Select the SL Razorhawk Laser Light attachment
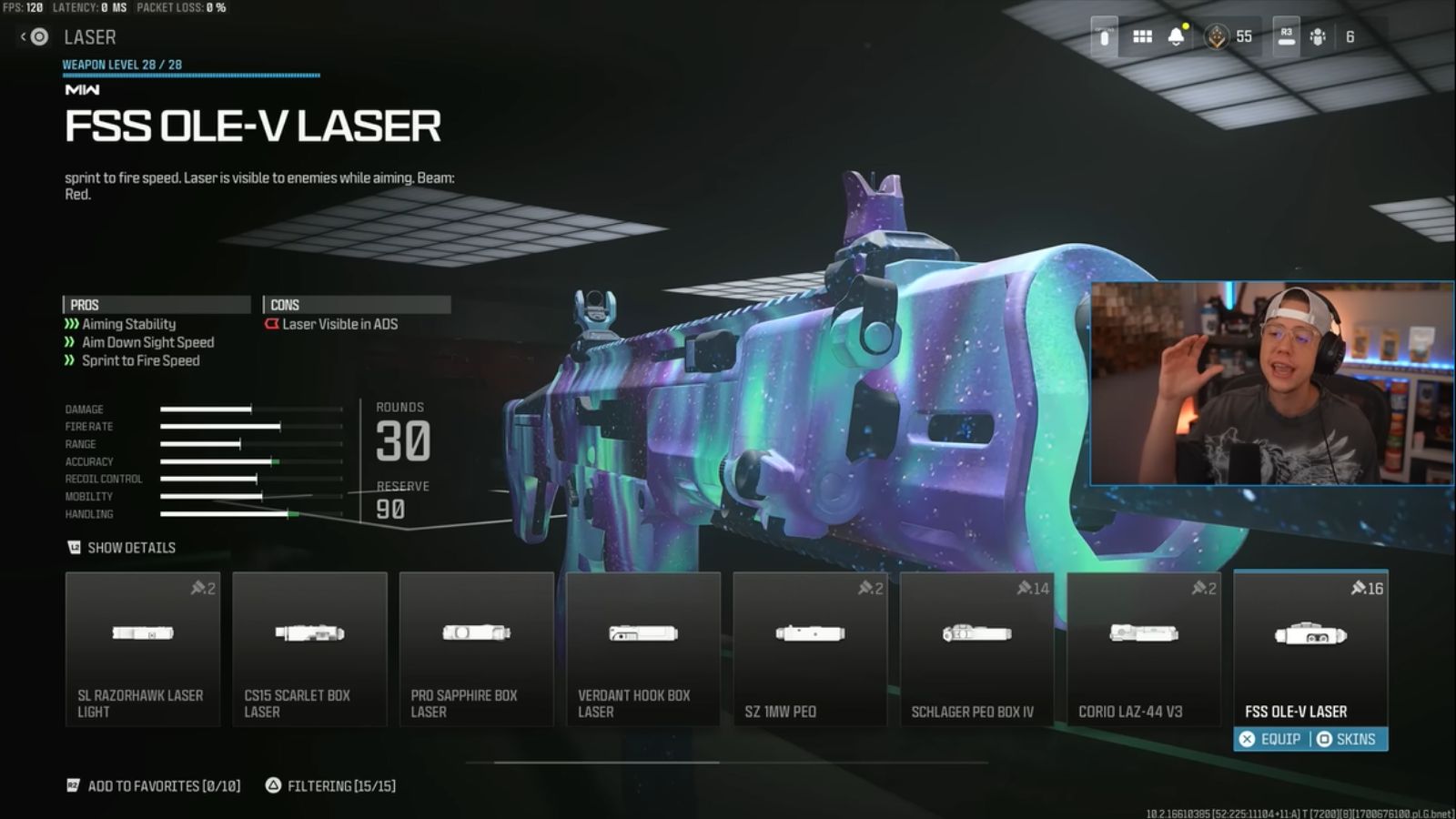 pos(142,650)
